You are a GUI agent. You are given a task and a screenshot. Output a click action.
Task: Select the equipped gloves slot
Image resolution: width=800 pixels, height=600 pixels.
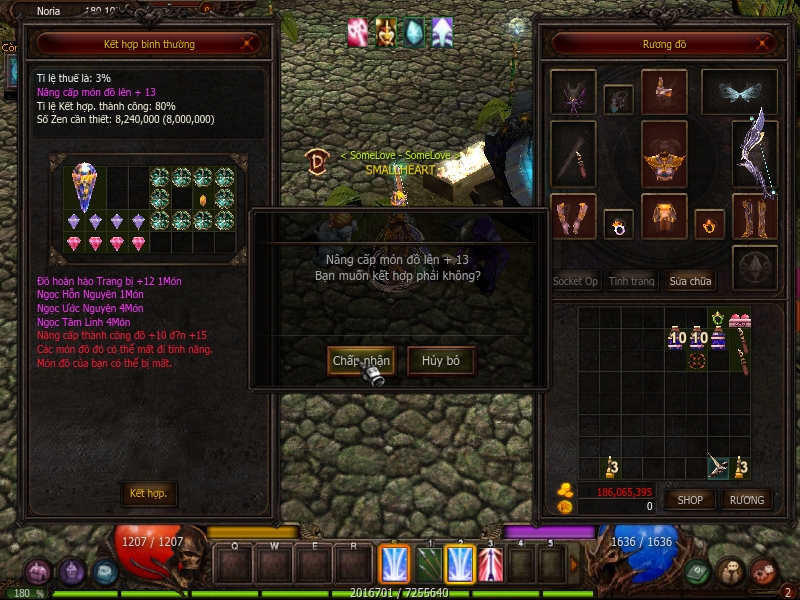pos(573,217)
